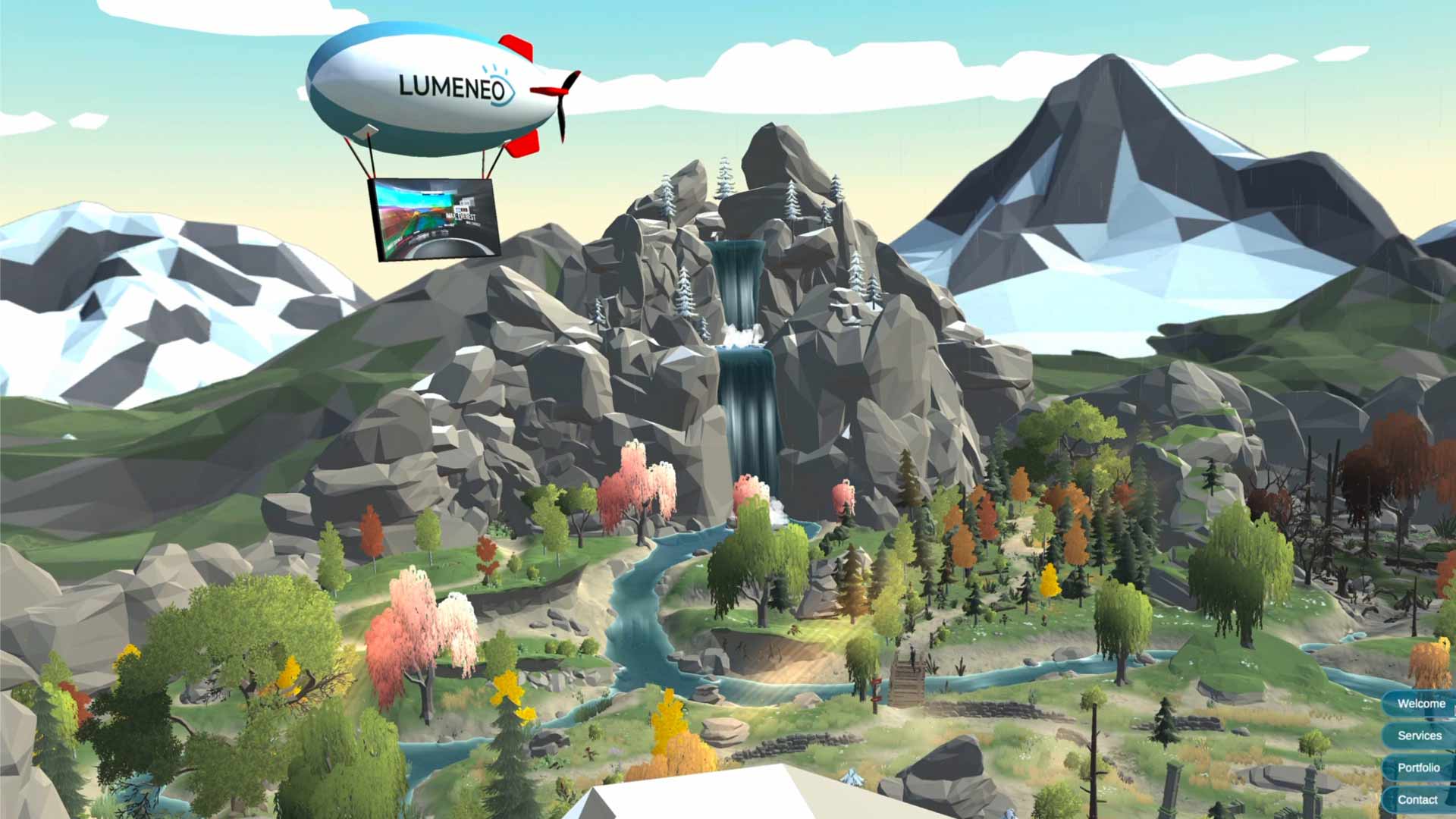Open the Welcome section
The image size is (1456, 819).
1420,704
